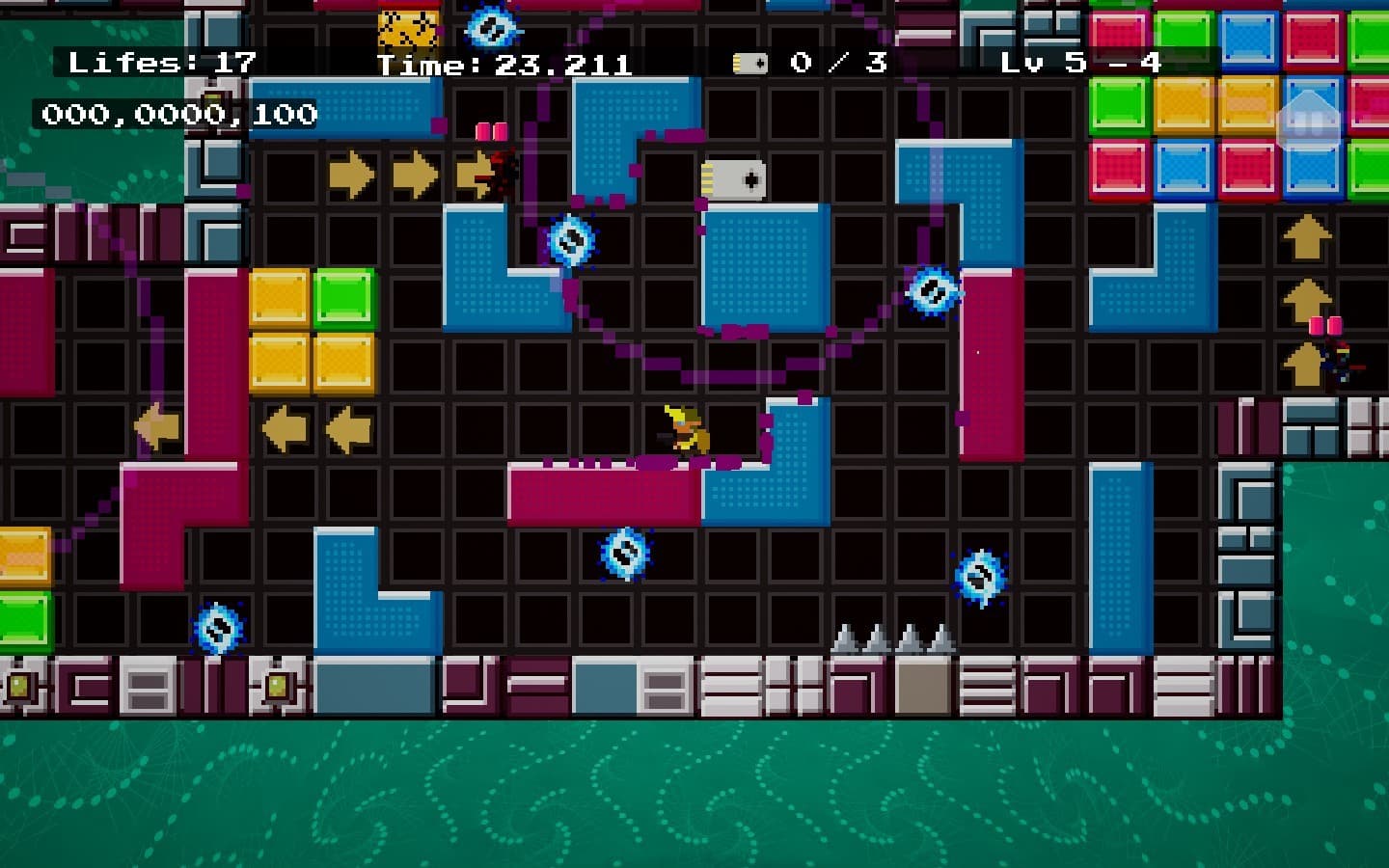1389x868 pixels.
Task: Click the player character in yellow hat
Action: click(685, 431)
